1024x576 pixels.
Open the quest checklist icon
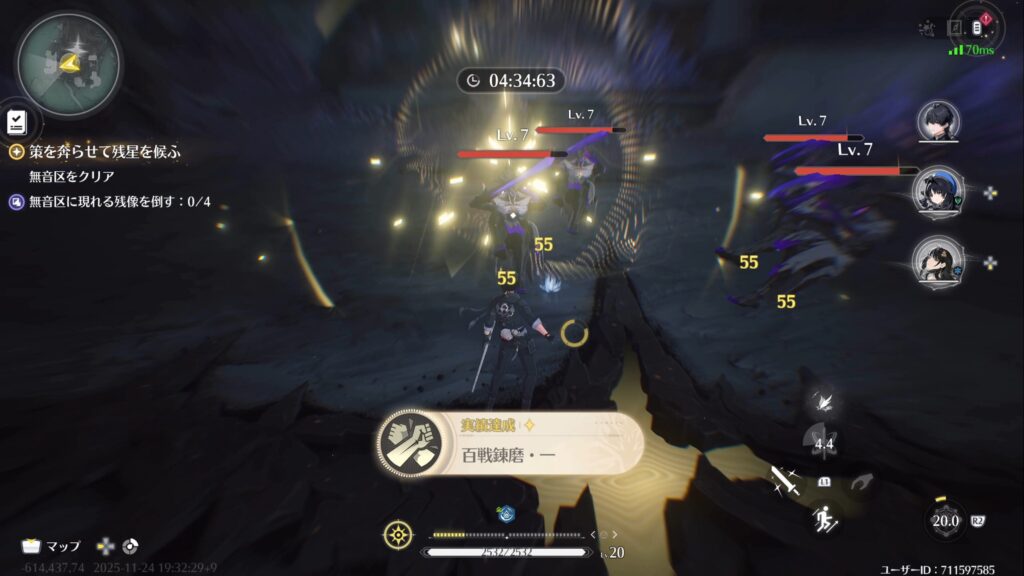coord(17,122)
